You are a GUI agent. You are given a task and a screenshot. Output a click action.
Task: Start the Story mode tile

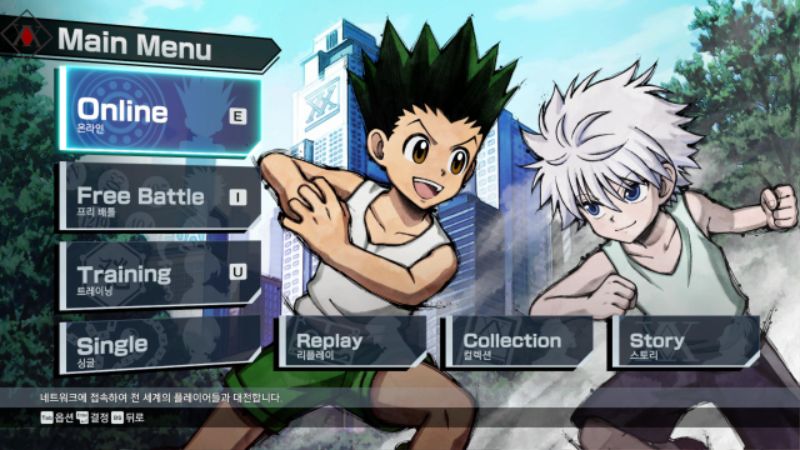pos(684,343)
